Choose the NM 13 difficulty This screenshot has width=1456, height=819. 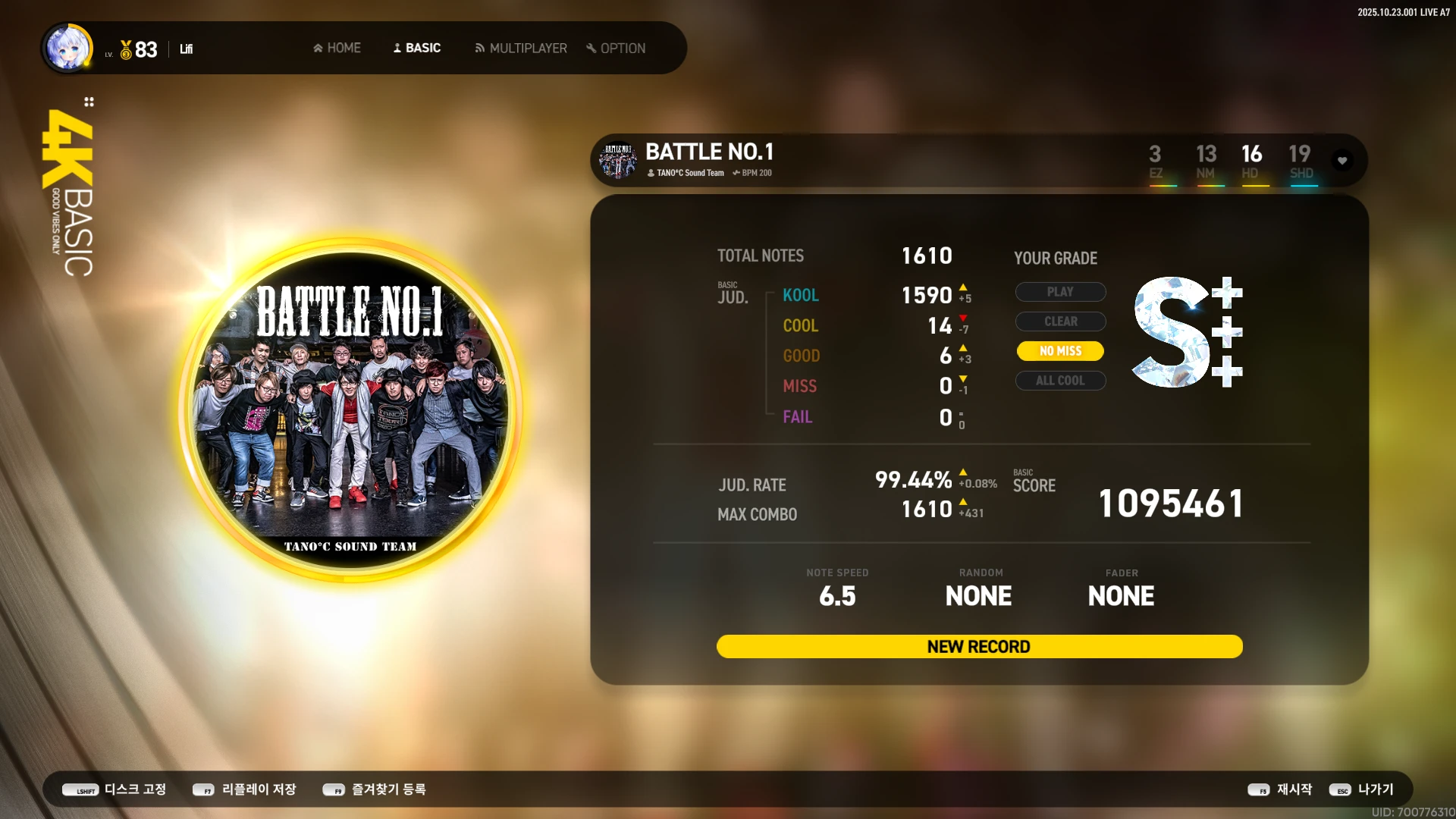click(1206, 162)
